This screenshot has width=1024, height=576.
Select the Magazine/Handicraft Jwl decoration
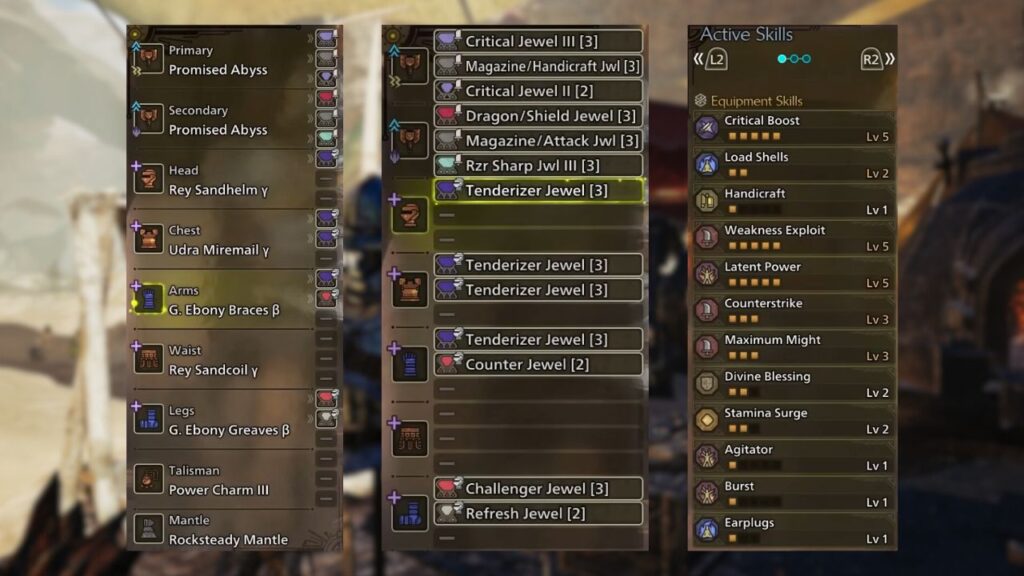(538, 66)
